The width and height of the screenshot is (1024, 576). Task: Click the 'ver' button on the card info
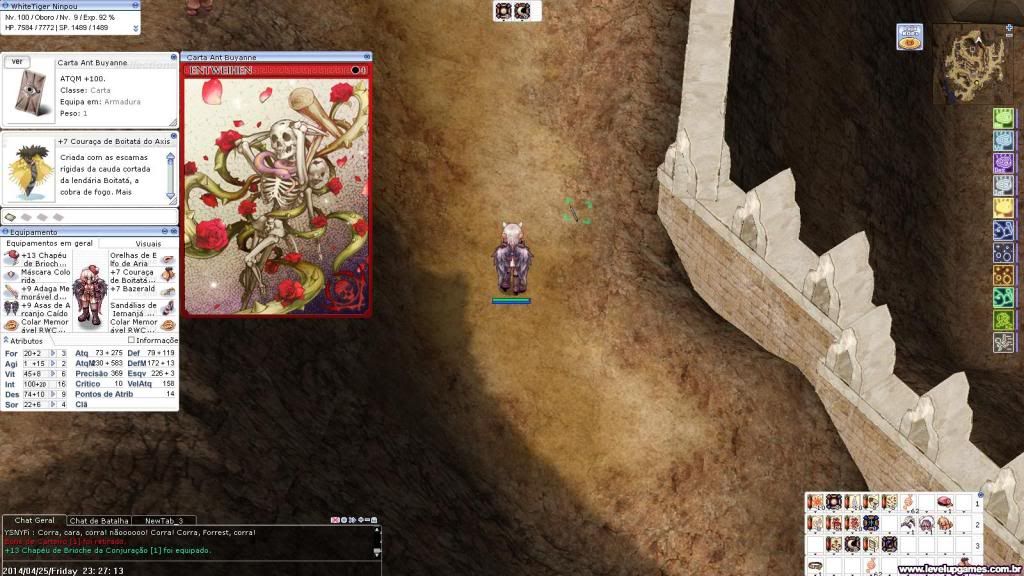pos(17,62)
